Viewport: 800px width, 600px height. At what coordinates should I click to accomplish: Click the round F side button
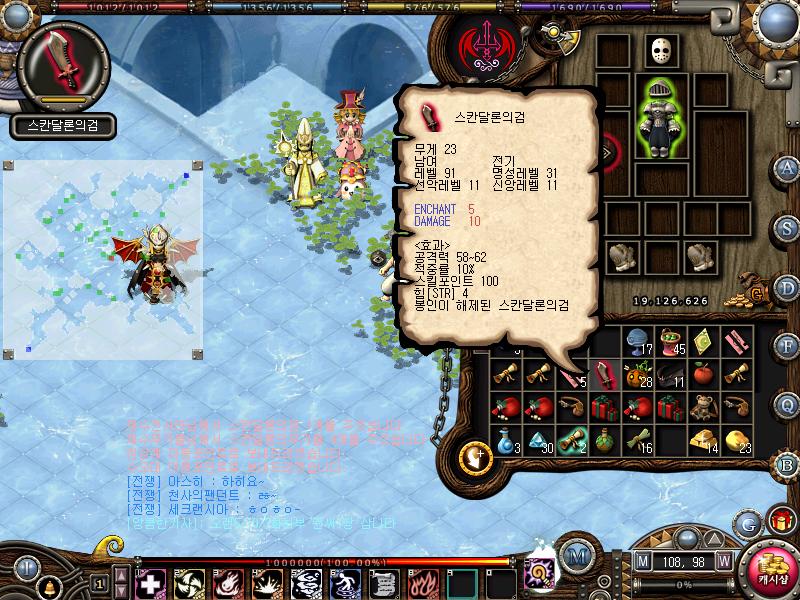point(787,346)
